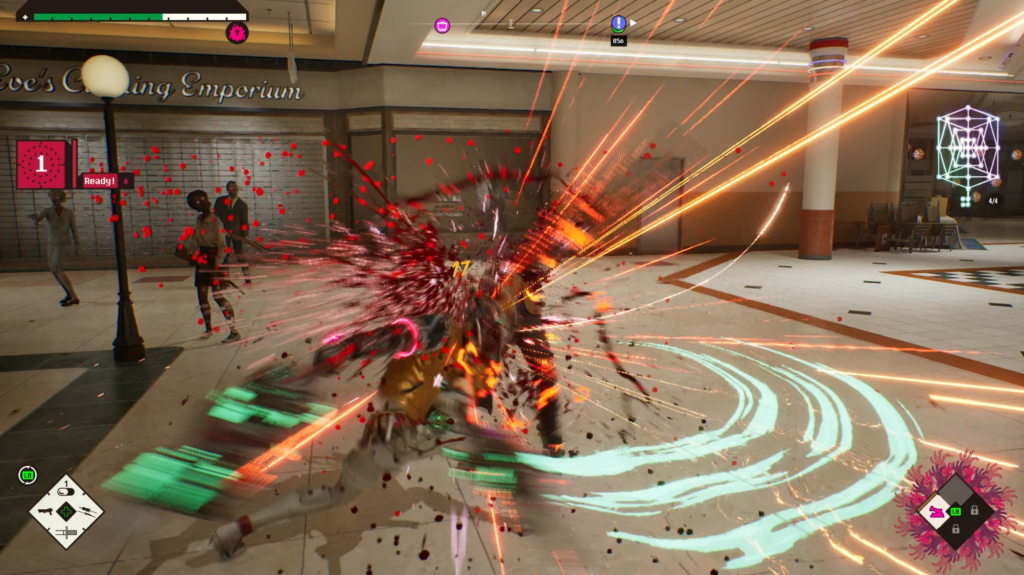Screen dimensions: 1024x575
Task: Click the wireframe cube collectible tracker
Action: coord(967,150)
